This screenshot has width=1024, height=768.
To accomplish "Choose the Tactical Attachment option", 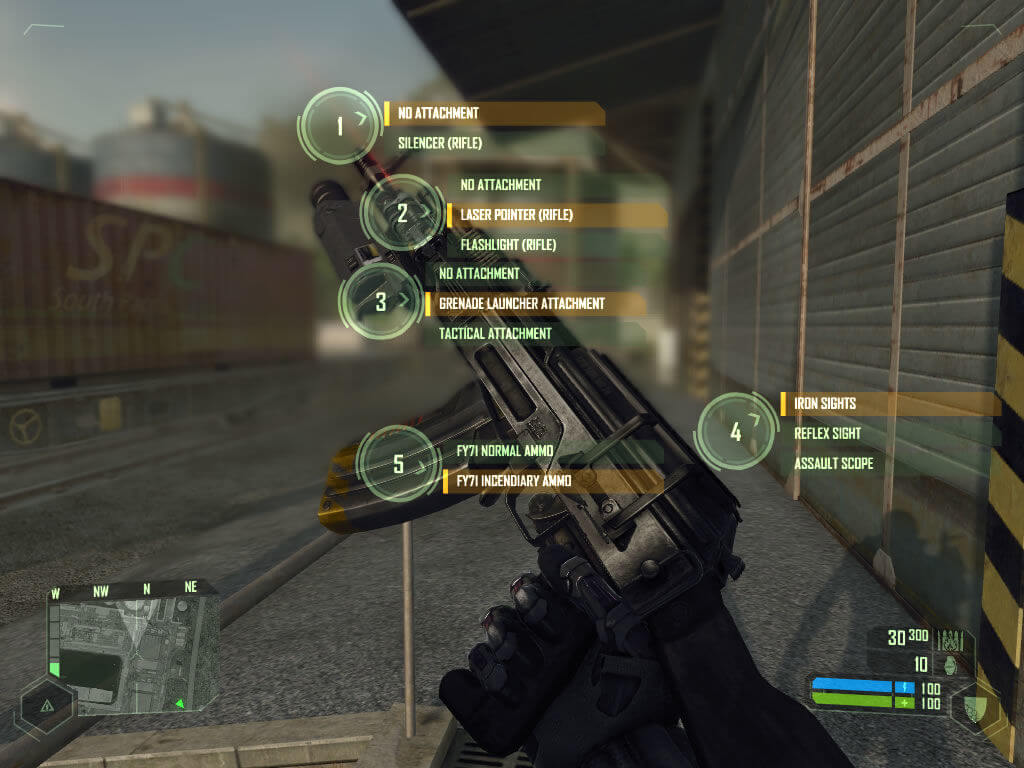I will click(495, 333).
